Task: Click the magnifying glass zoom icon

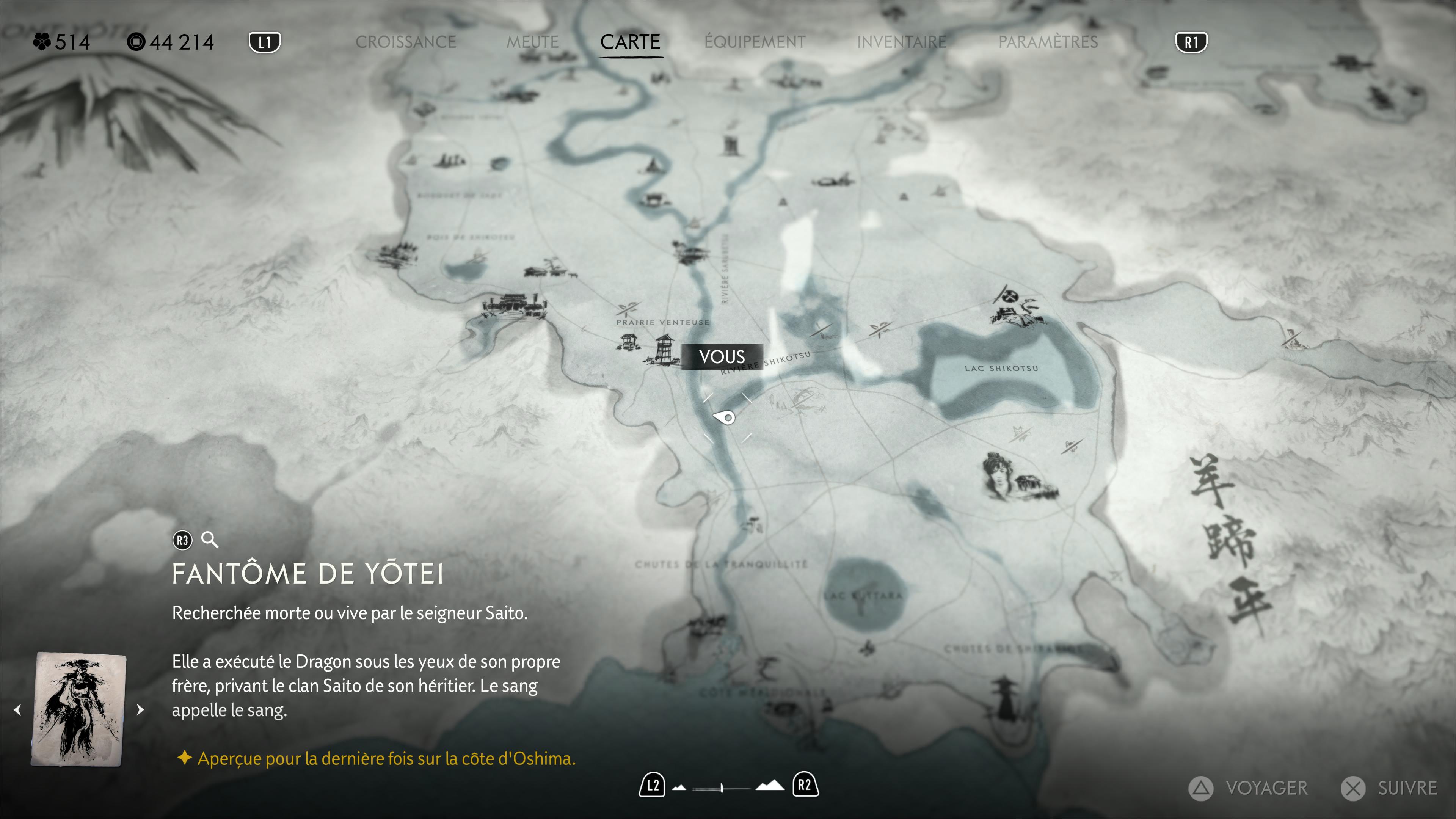Action: click(x=210, y=540)
